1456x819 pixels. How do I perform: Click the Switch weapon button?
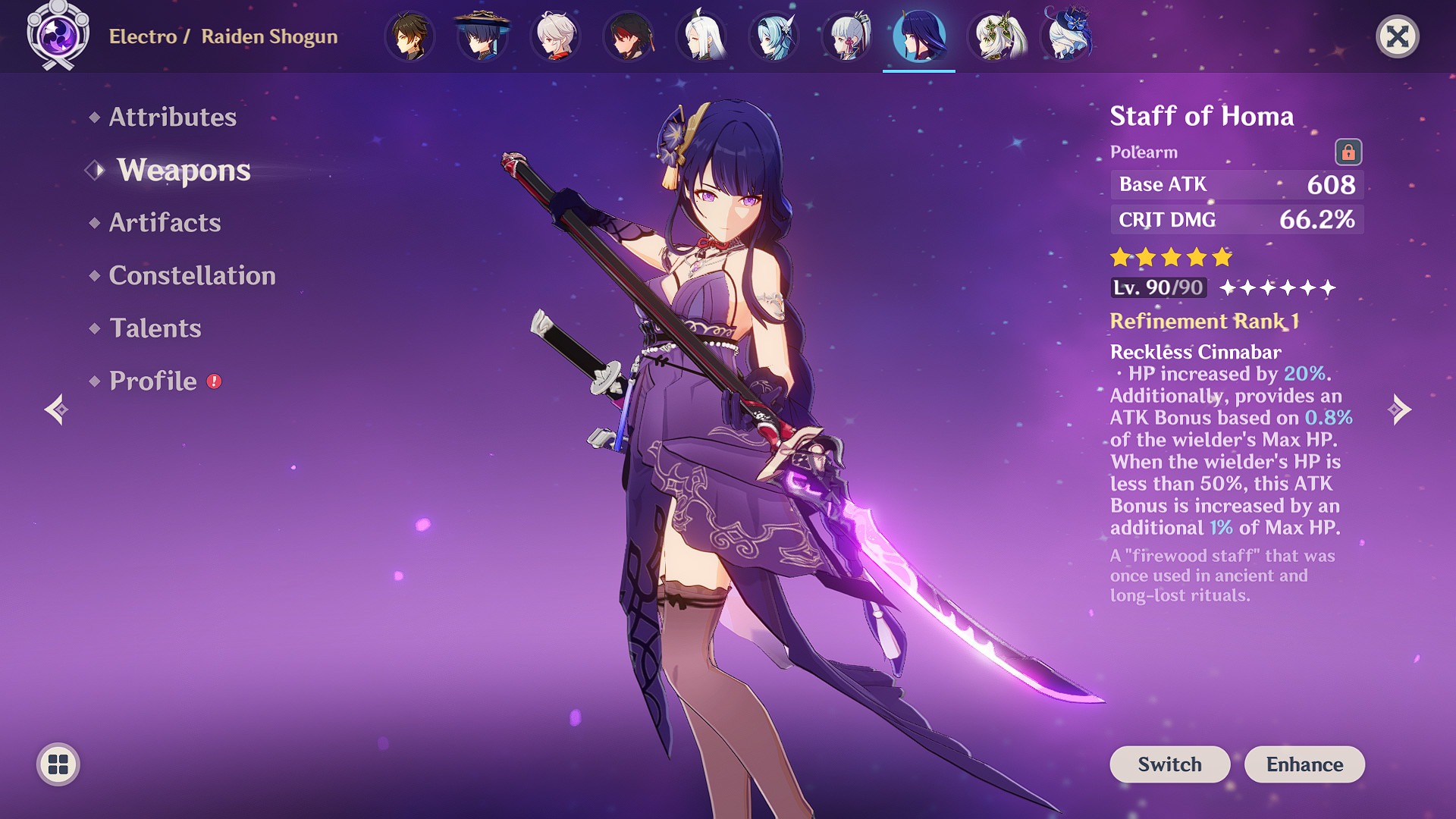tap(1169, 764)
